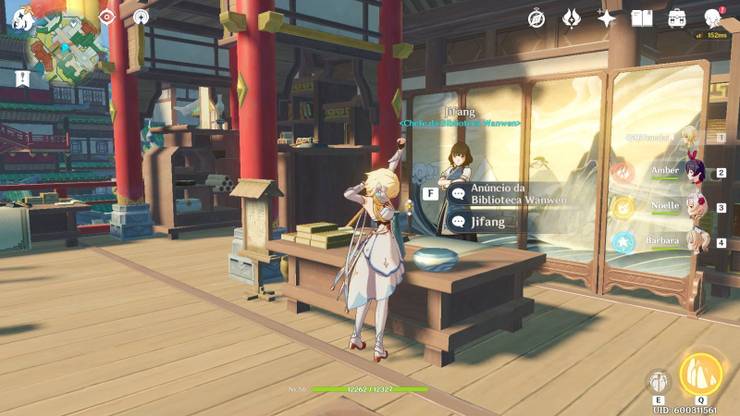The height and width of the screenshot is (416, 740).
Task: Open the co-op mode icon by minimap
Action: pyautogui.click(x=141, y=17)
